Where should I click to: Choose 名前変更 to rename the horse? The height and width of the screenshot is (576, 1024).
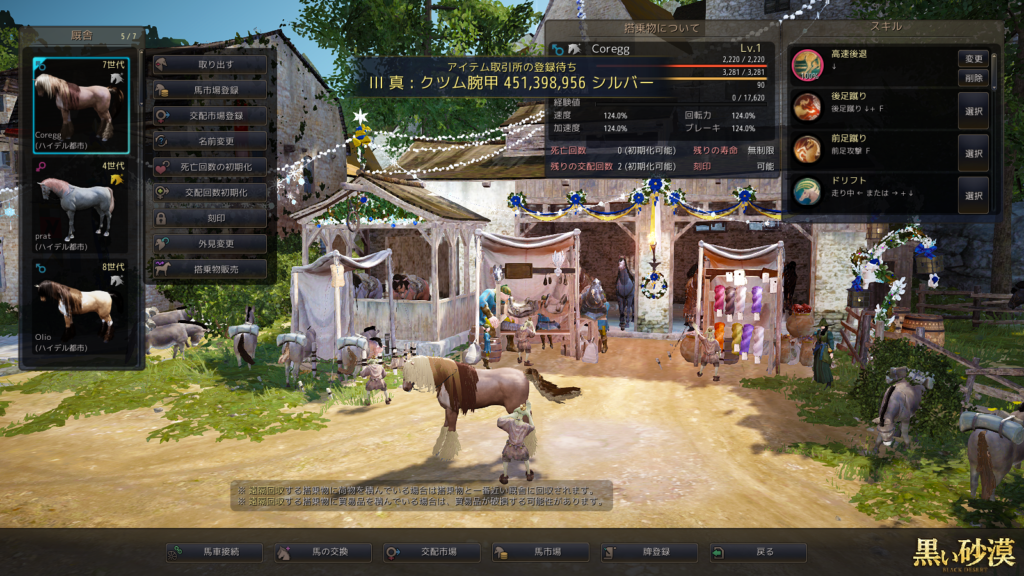[x=210, y=141]
